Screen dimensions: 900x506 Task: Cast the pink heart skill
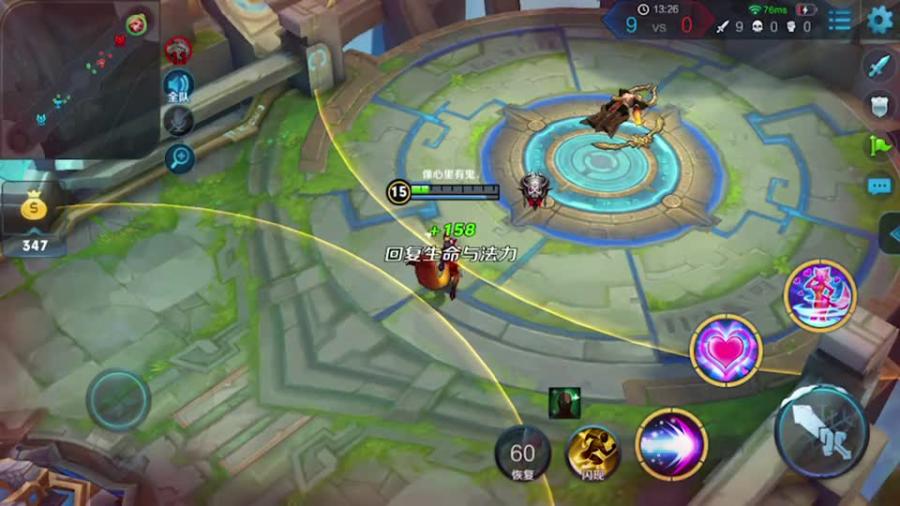tap(726, 350)
